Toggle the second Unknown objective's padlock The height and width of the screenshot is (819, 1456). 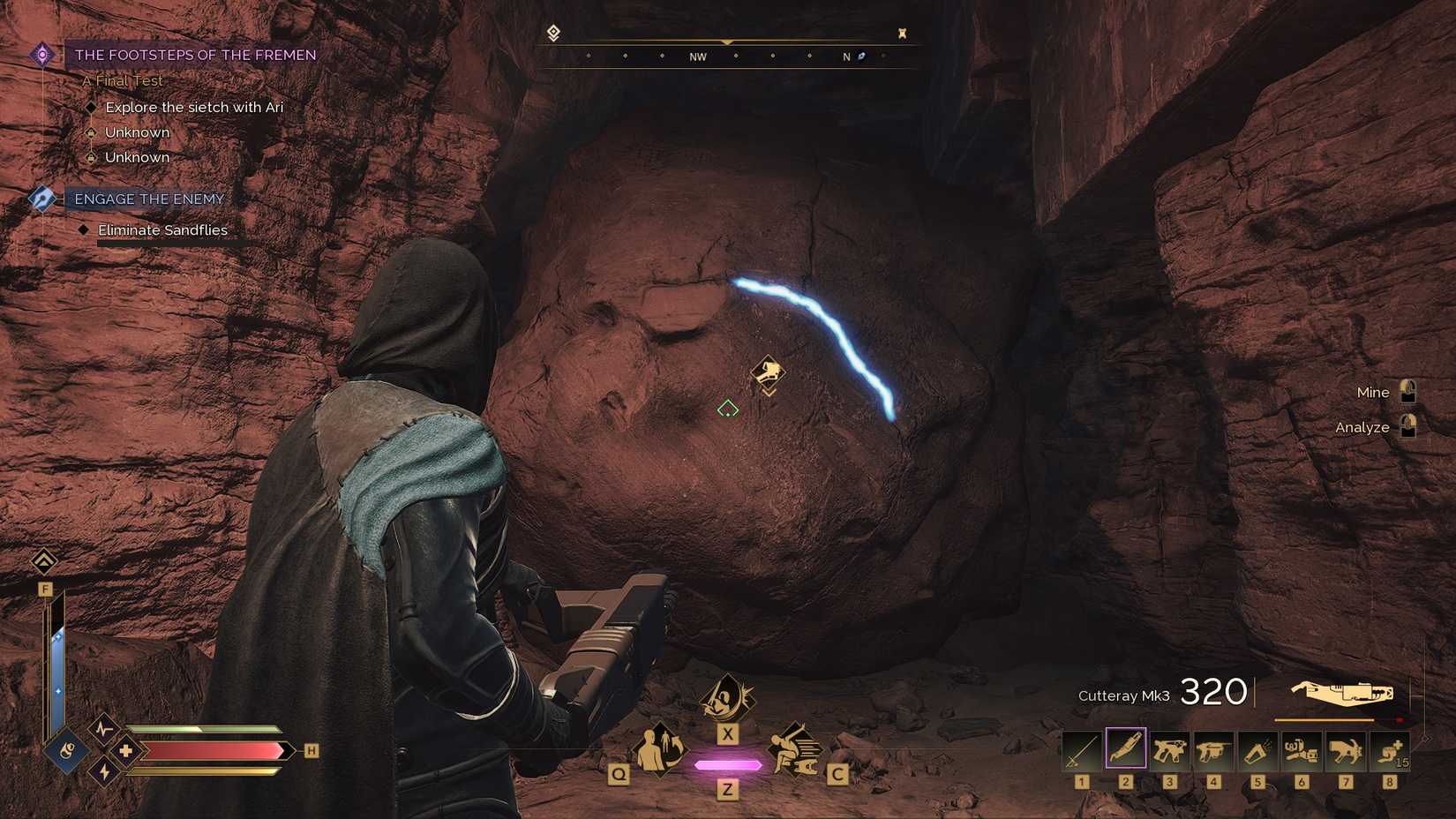coord(92,157)
